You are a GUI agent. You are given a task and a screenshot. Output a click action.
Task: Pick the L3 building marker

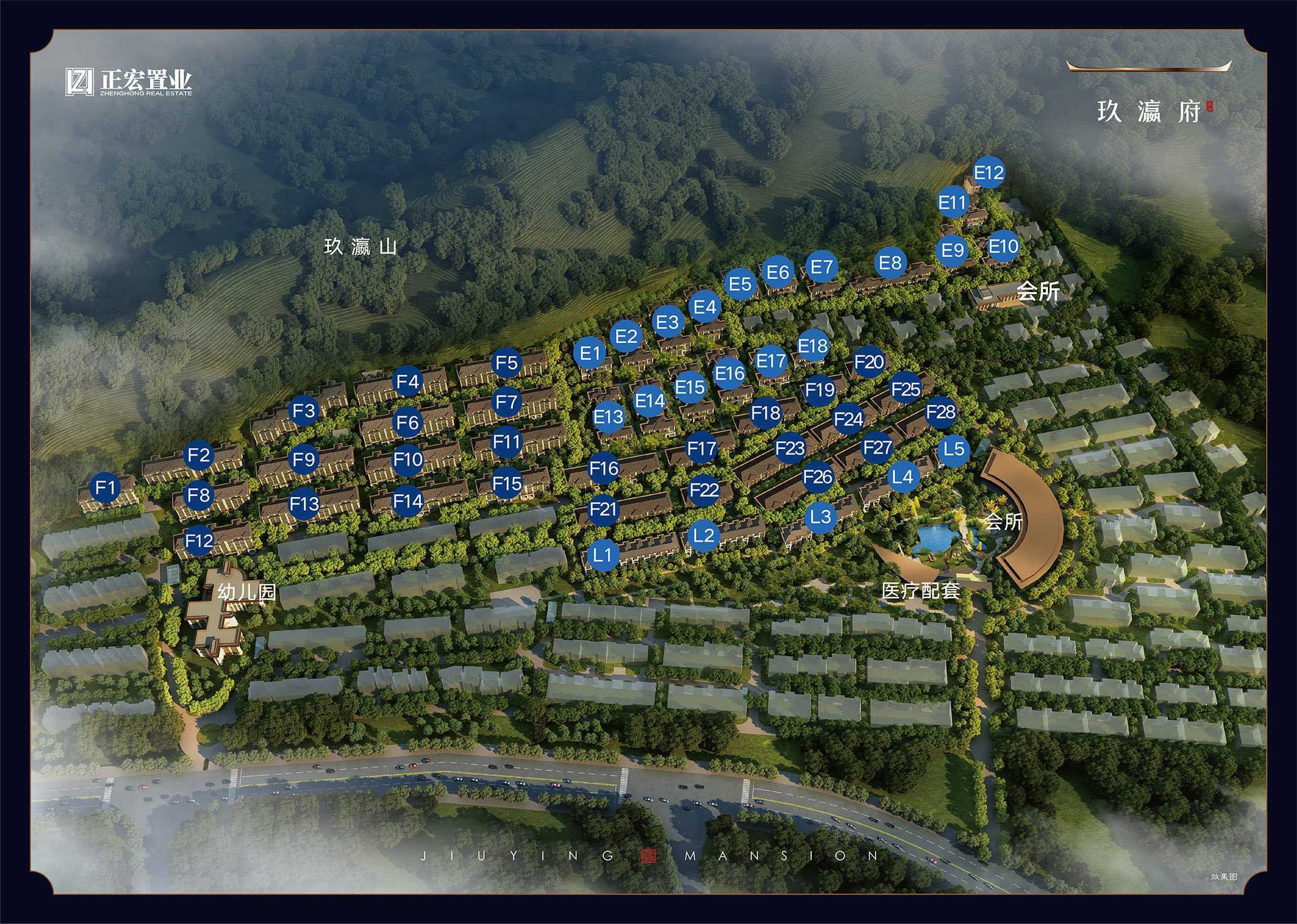820,517
